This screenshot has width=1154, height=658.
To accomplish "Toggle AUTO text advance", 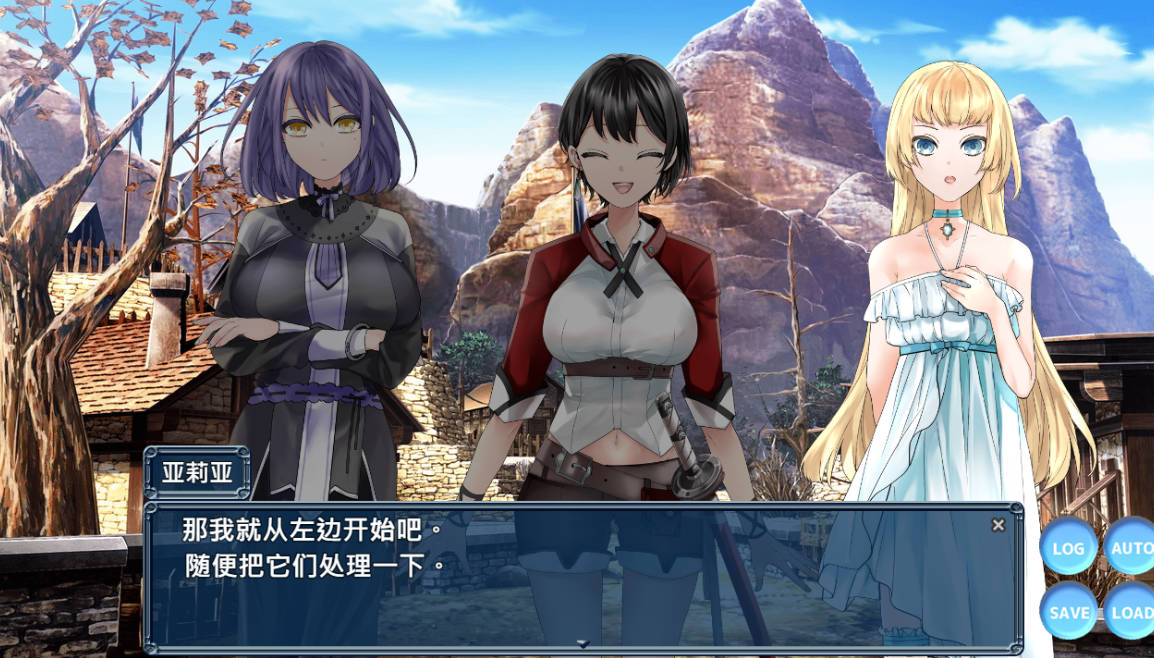I will pos(1131,548).
